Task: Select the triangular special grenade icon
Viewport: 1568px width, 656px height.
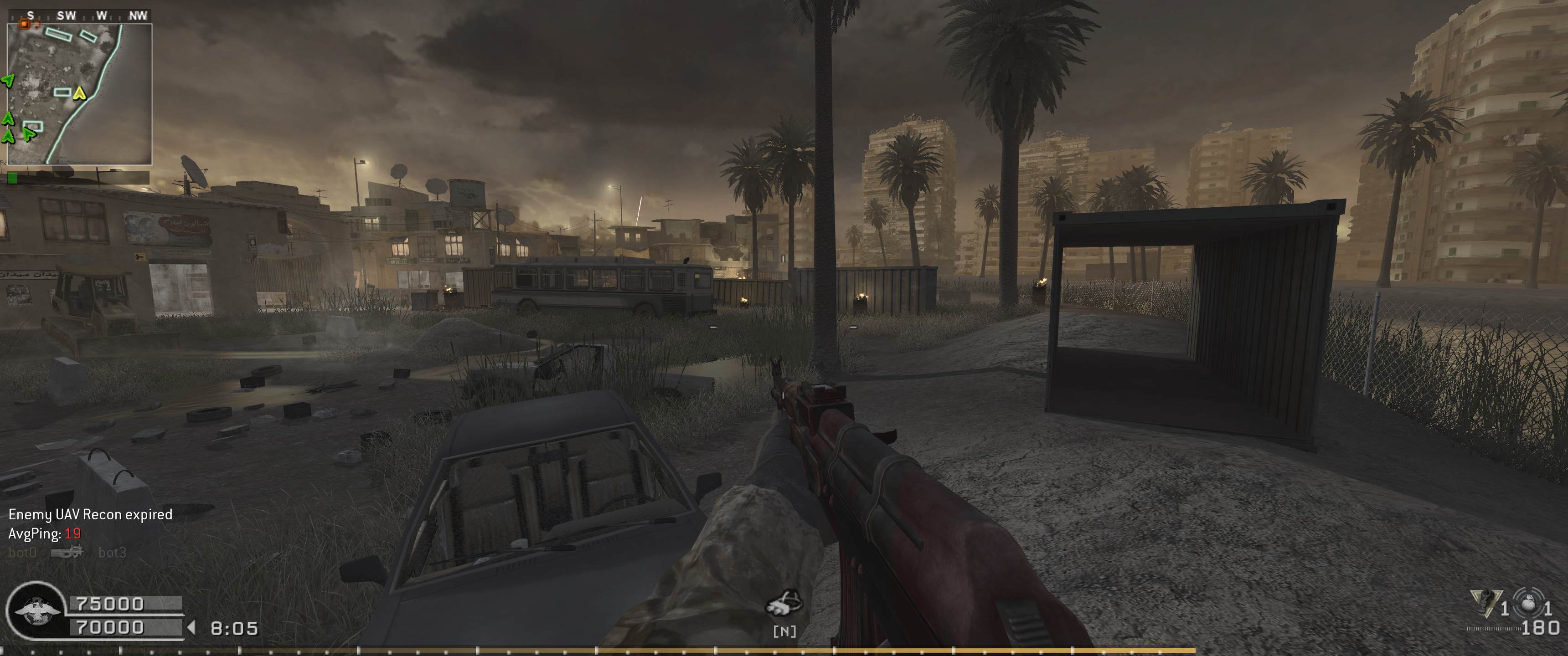Action: 1485,604
